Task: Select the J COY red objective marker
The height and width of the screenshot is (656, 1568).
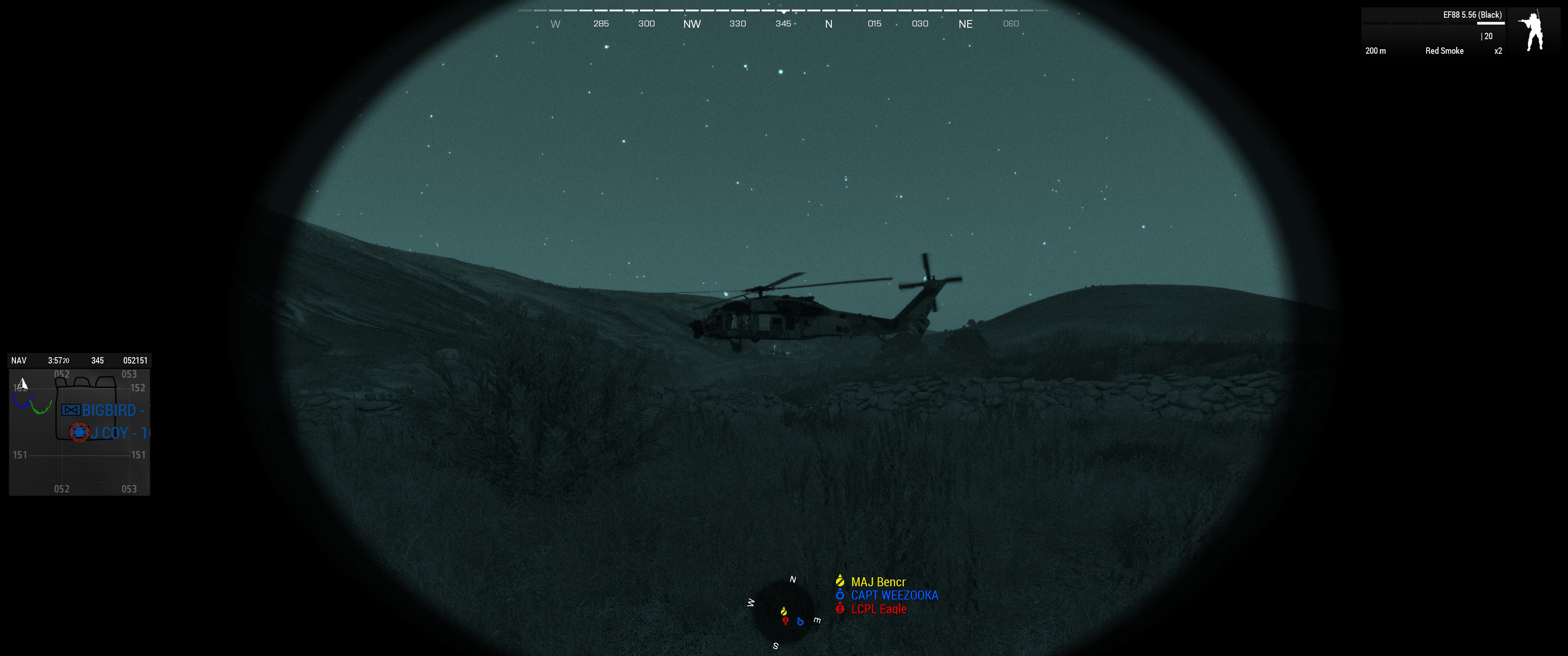Action: (x=79, y=433)
